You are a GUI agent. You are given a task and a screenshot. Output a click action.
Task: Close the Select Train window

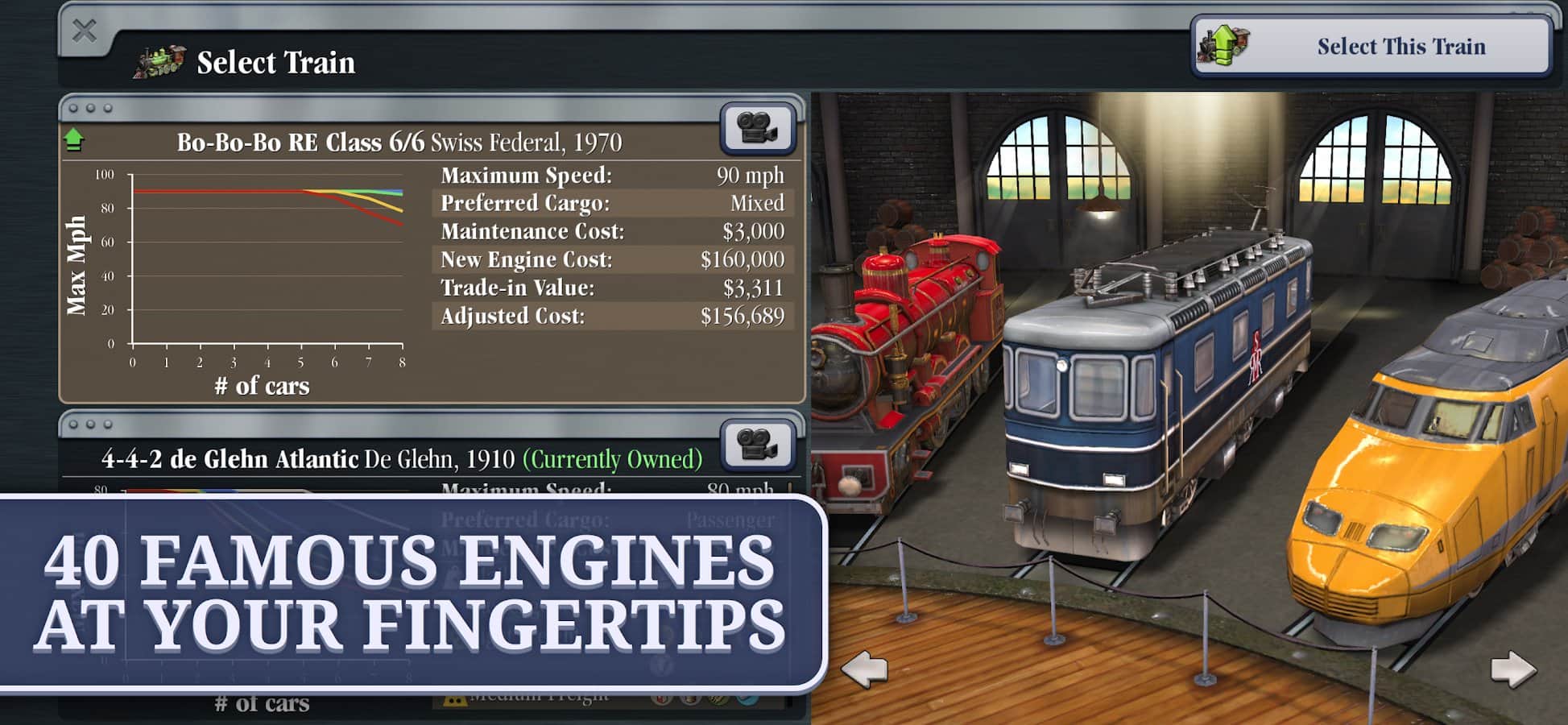tap(85, 31)
